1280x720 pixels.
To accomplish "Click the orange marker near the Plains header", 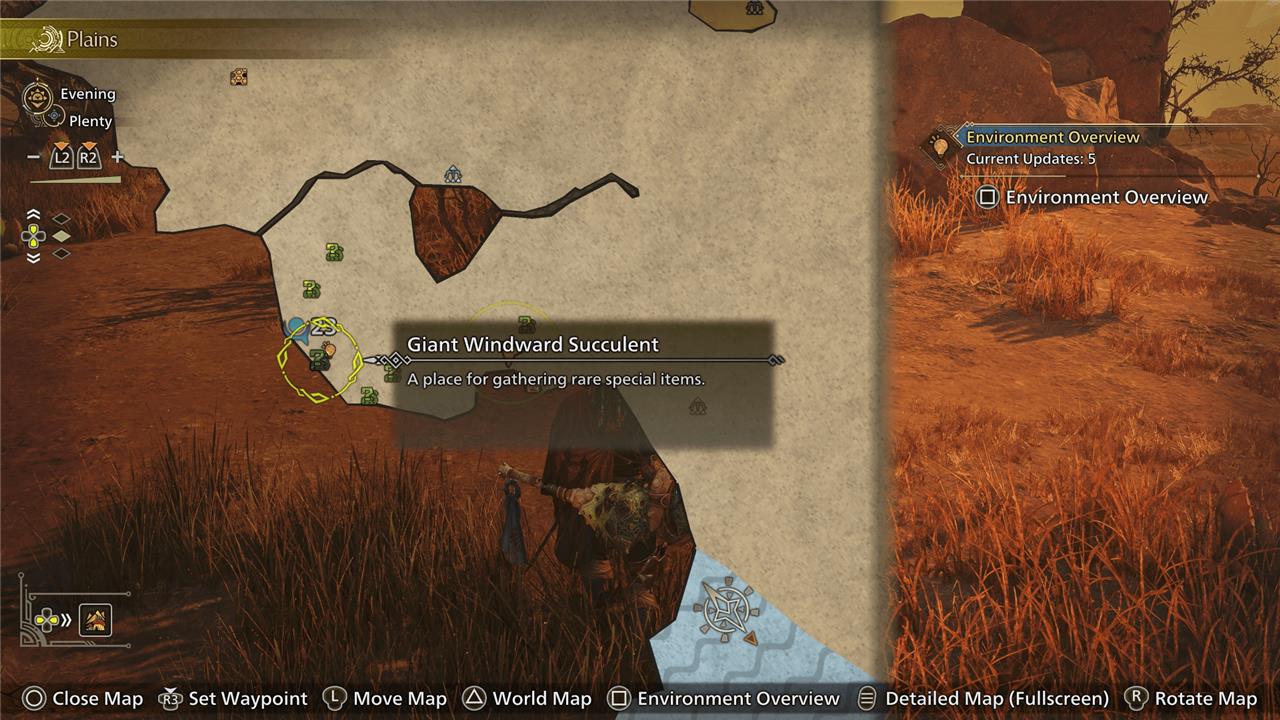I will [x=238, y=76].
